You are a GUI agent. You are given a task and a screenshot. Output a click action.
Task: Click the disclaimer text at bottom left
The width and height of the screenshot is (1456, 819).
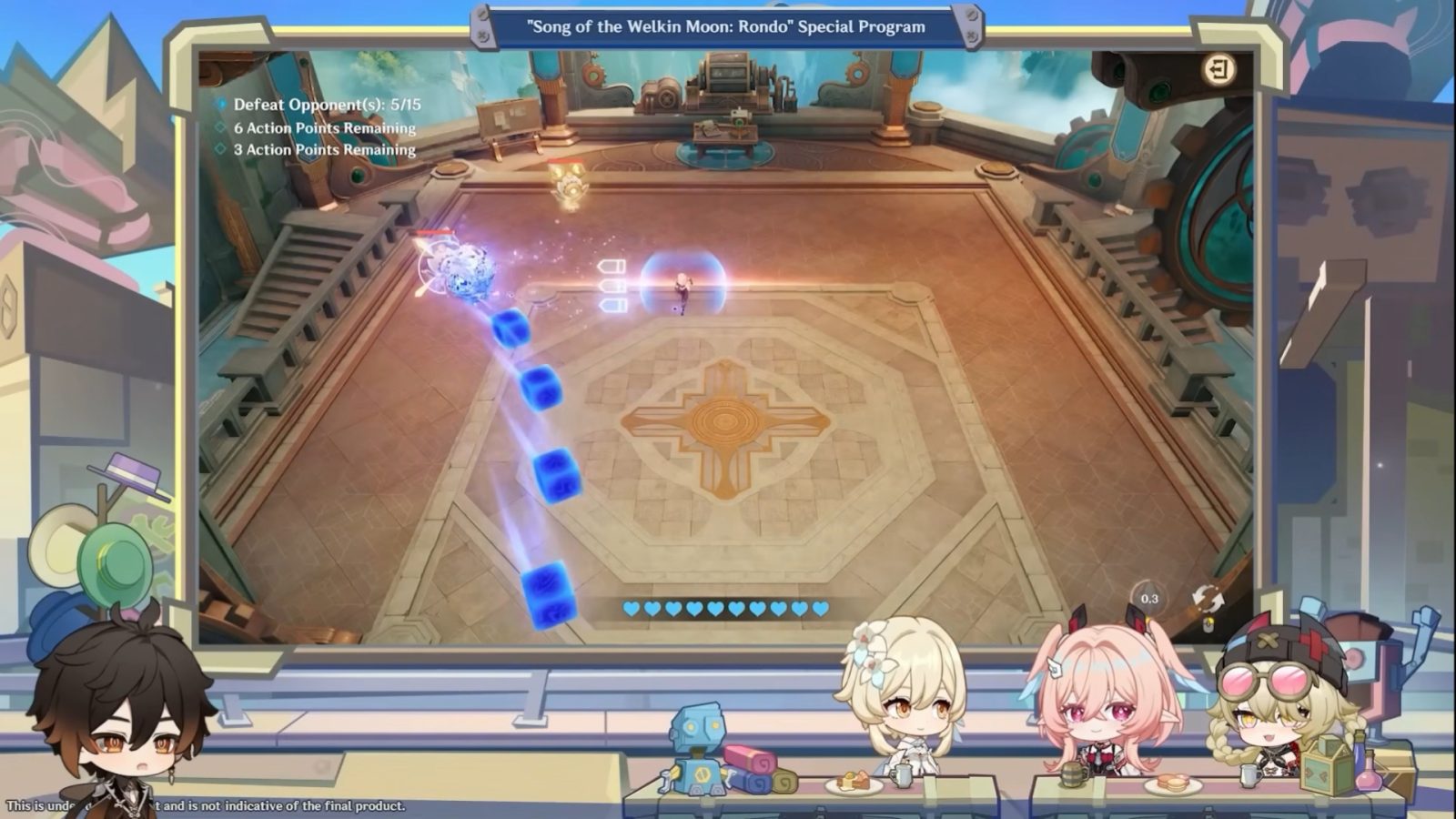click(205, 804)
